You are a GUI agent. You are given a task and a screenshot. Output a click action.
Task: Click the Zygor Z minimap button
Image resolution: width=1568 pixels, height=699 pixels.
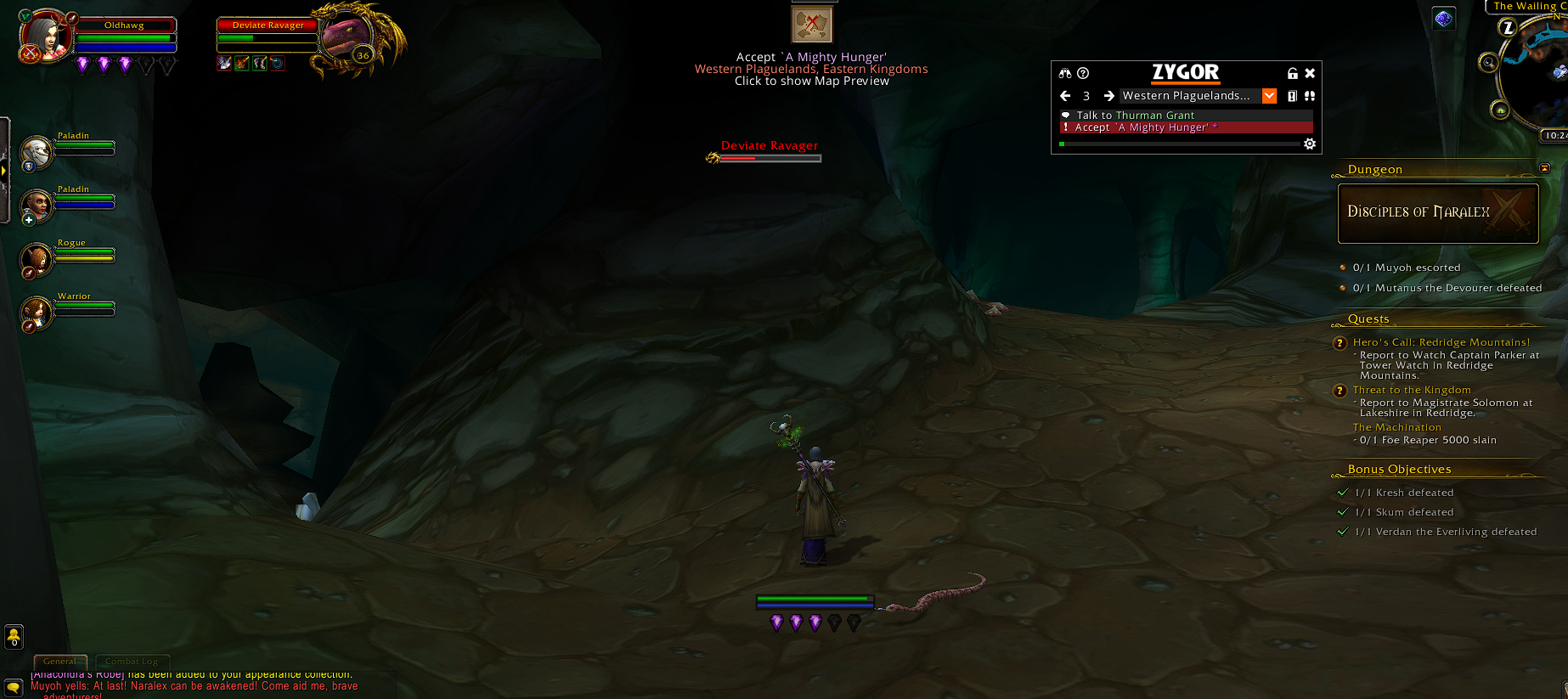point(1508,28)
